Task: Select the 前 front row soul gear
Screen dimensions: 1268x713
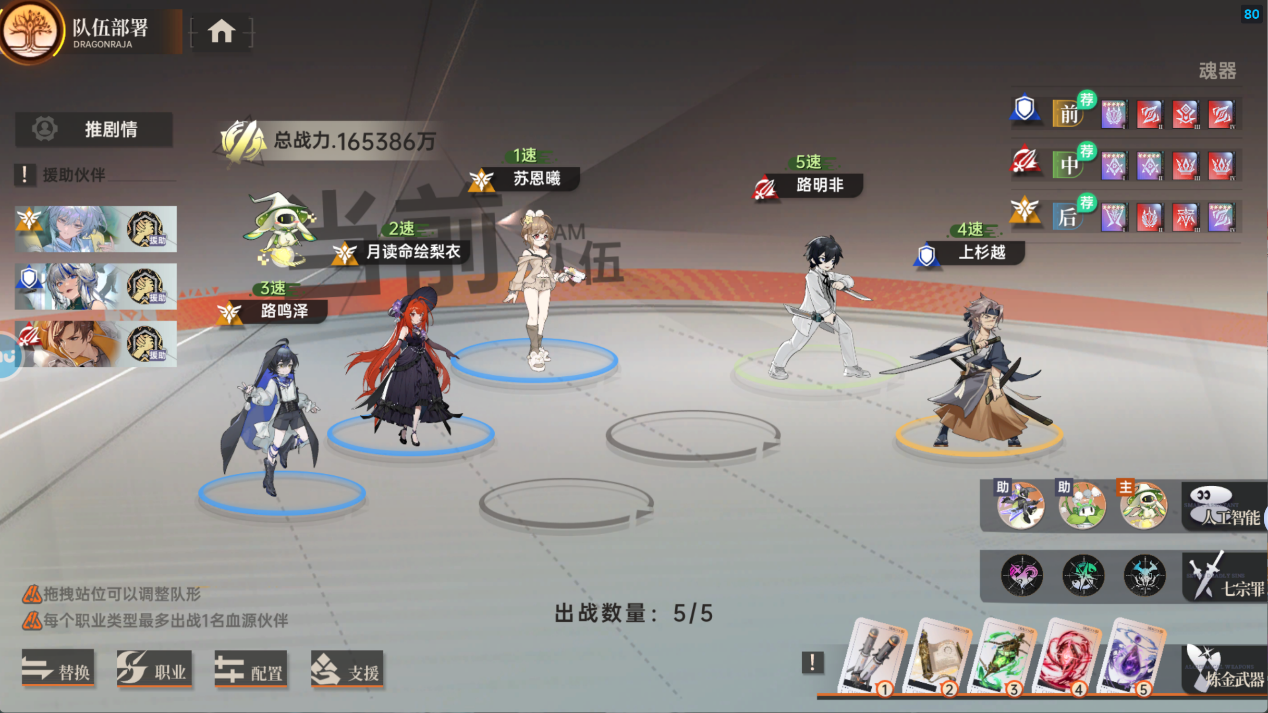Action: pos(1069,113)
